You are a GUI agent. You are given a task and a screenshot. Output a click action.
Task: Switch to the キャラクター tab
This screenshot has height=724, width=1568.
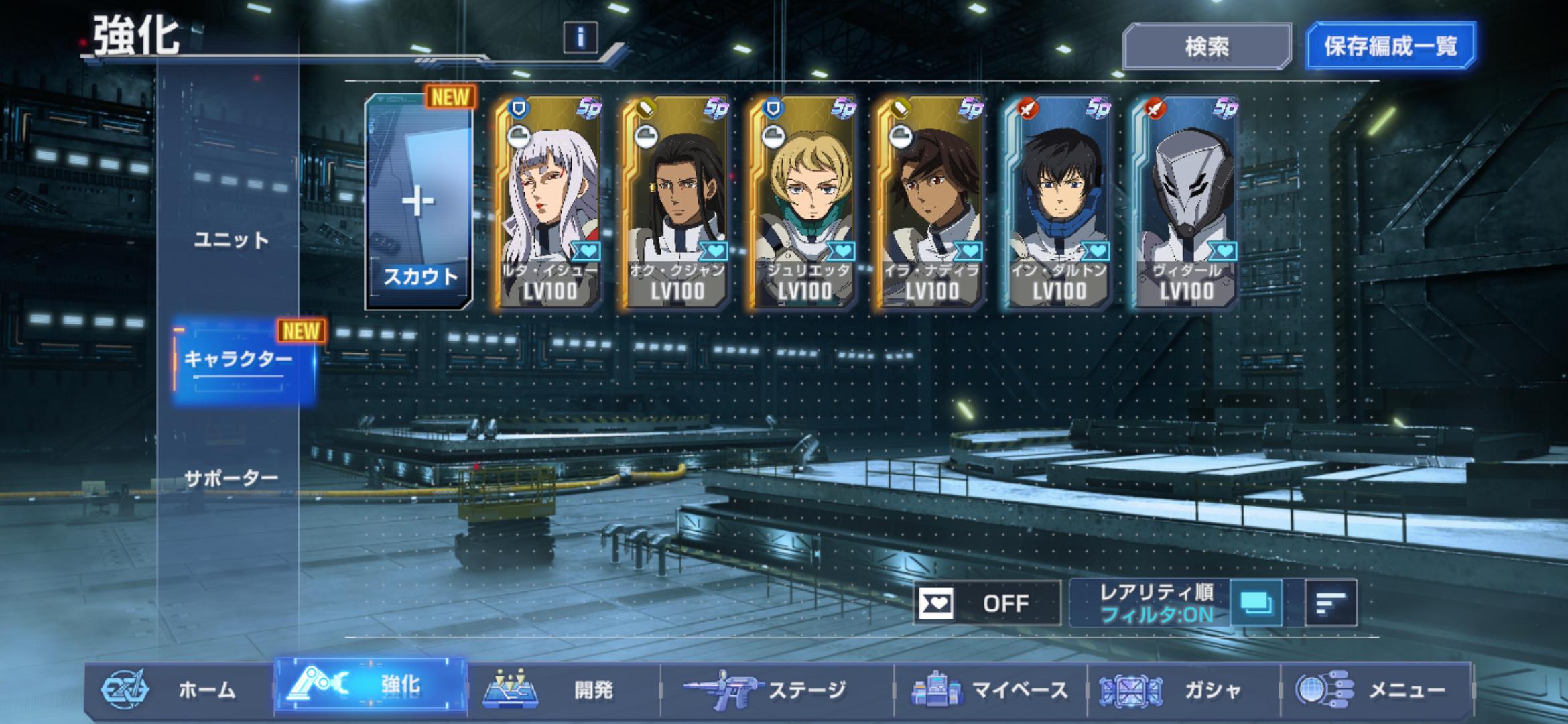[239, 360]
